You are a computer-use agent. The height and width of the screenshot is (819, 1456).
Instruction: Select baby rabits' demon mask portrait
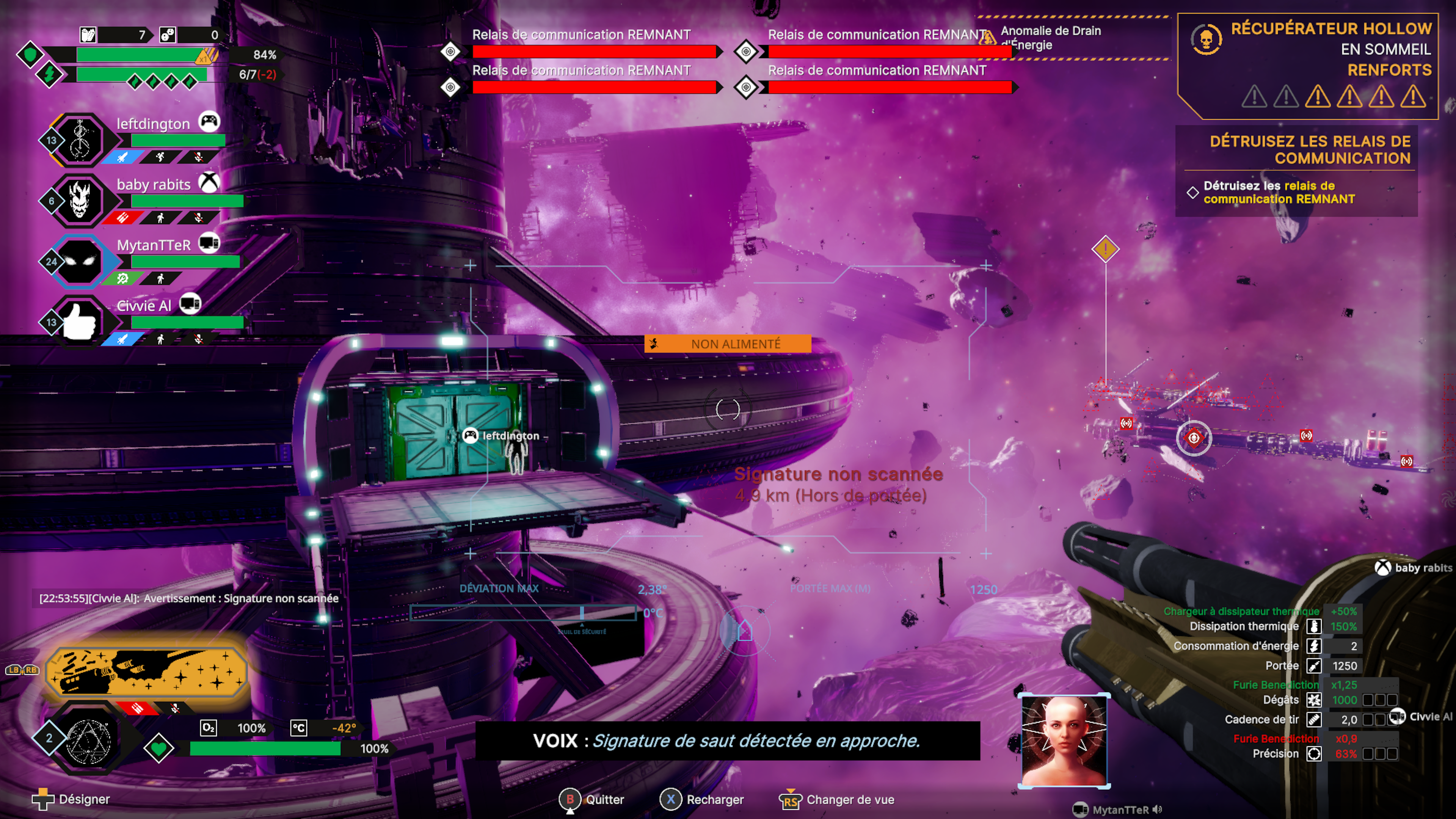(80, 201)
